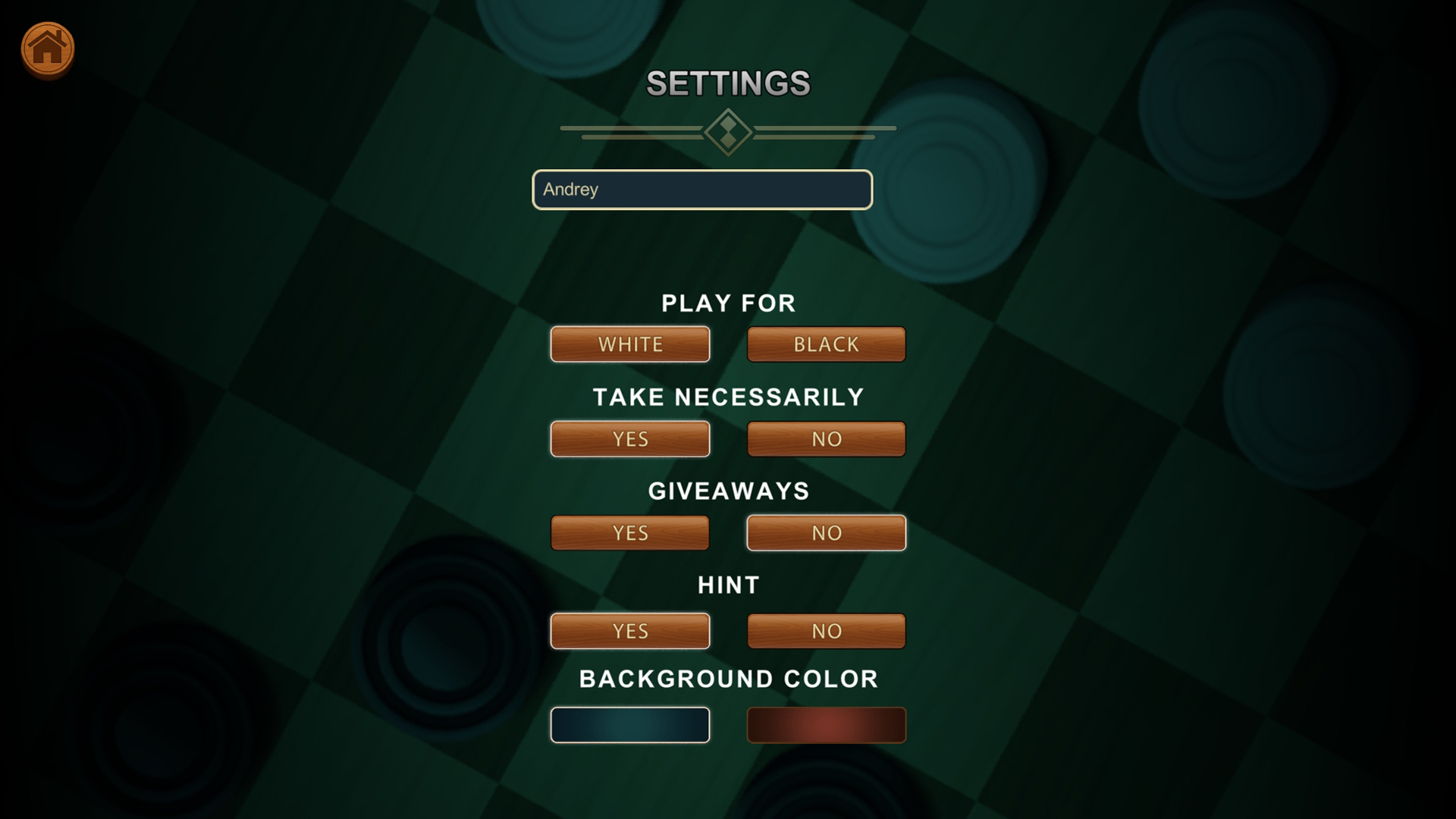Click the GIVEAWAYS heading text
The height and width of the screenshot is (819, 1456).
(728, 491)
